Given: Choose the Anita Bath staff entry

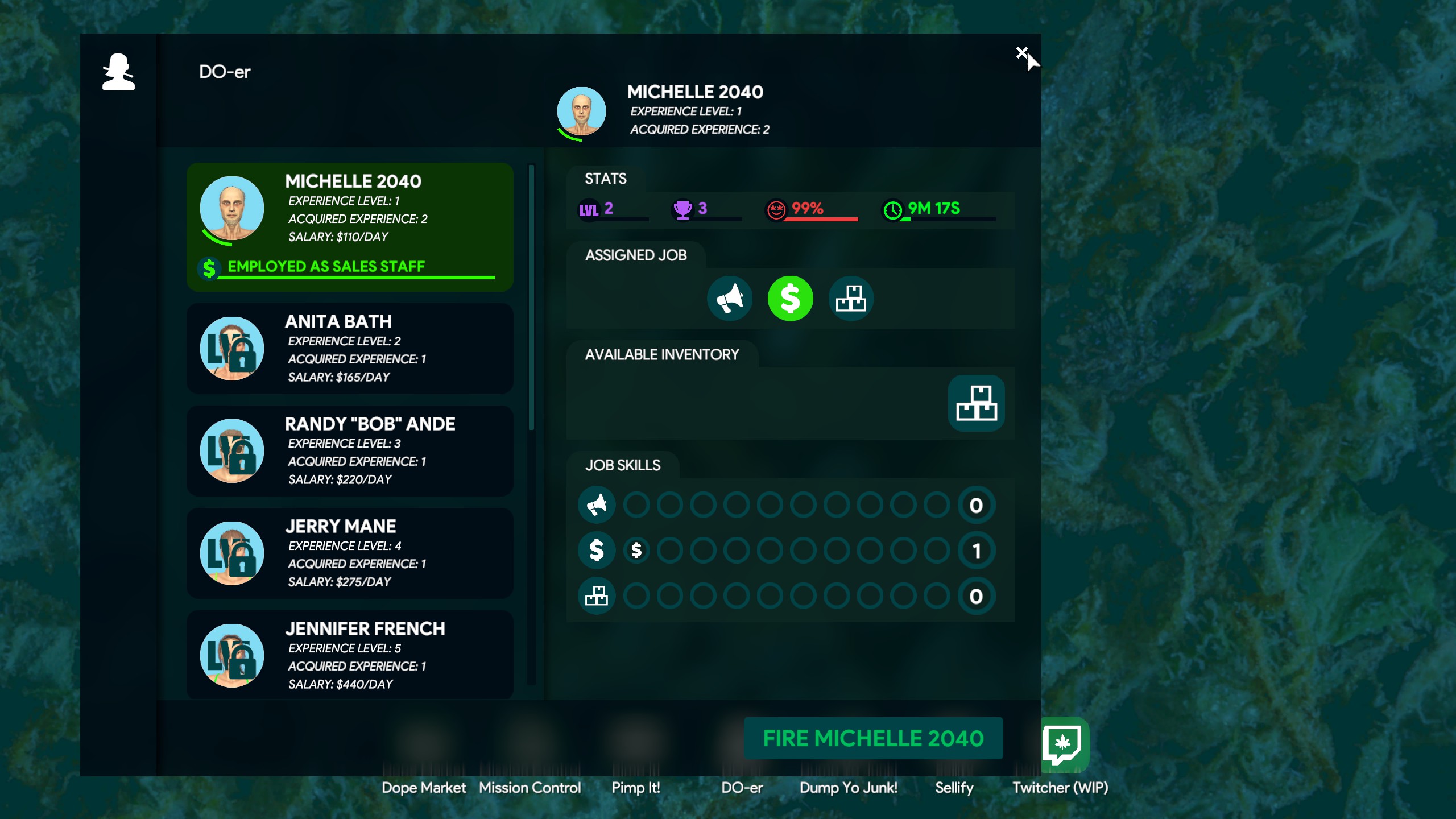Looking at the screenshot, I should pos(350,349).
